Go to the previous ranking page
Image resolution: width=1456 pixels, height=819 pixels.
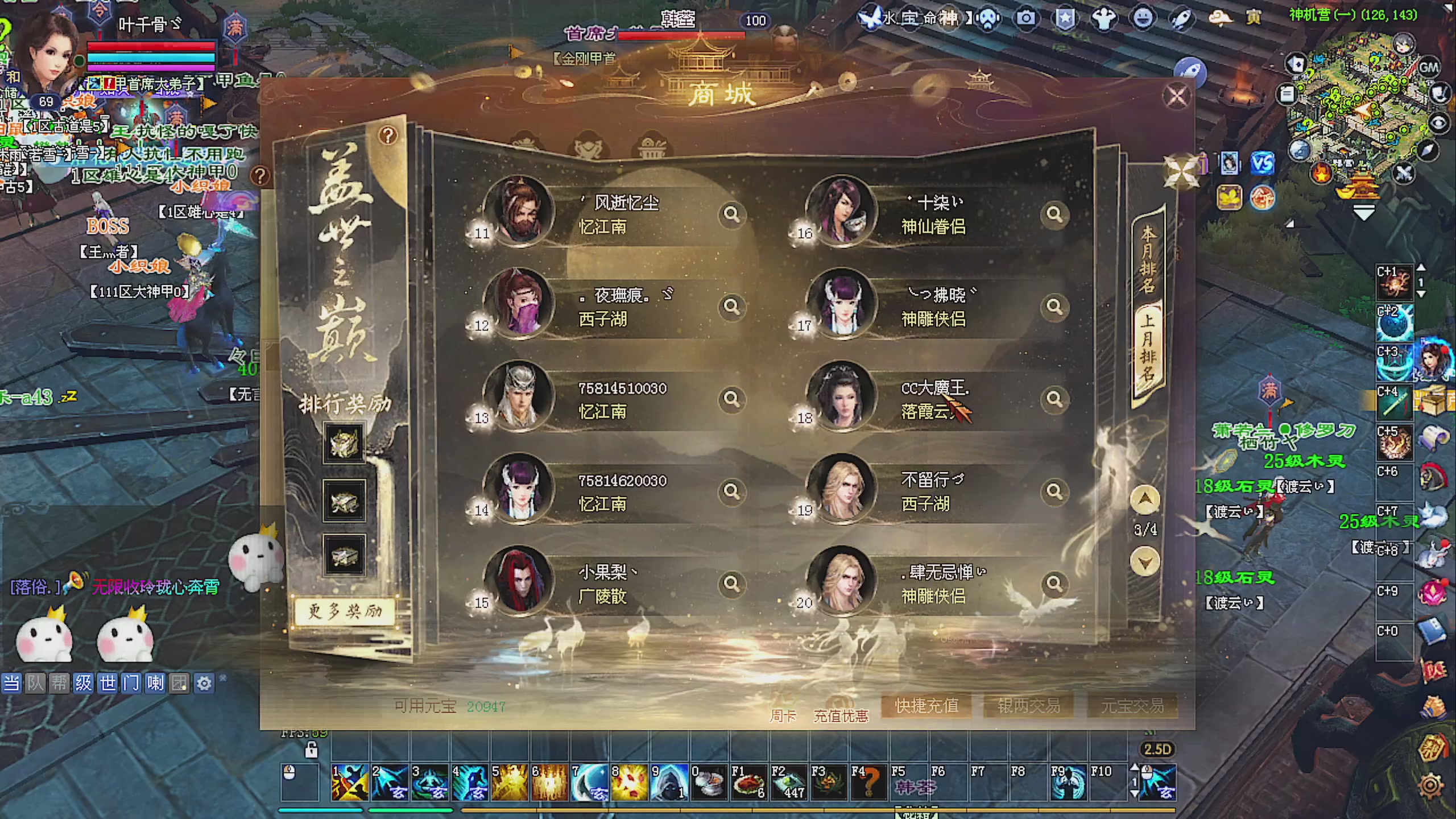tap(1145, 500)
